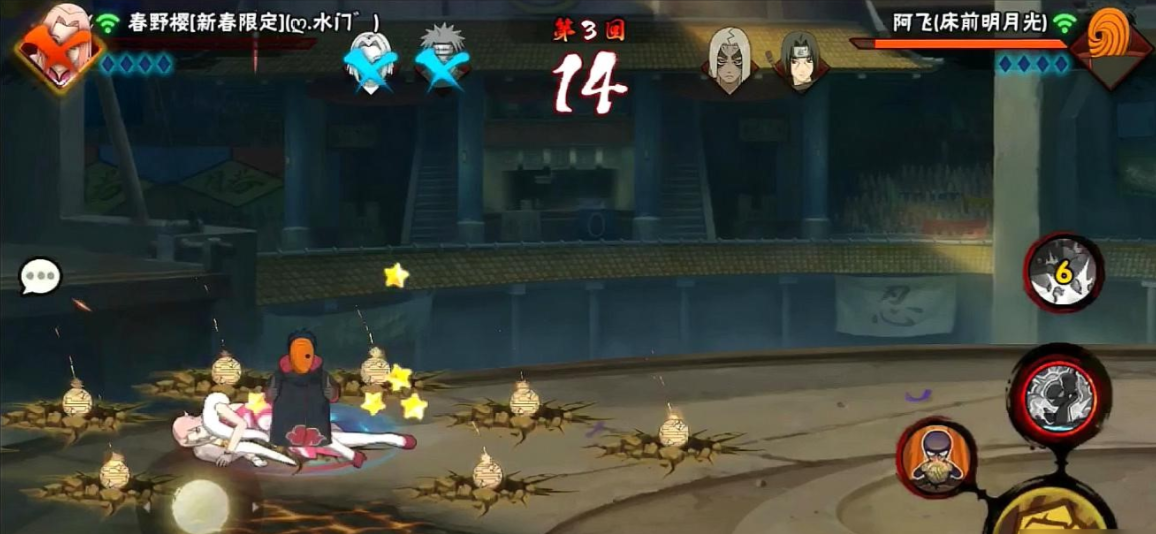Select the crossed-out spiky-haired ninja portrait

441,58
